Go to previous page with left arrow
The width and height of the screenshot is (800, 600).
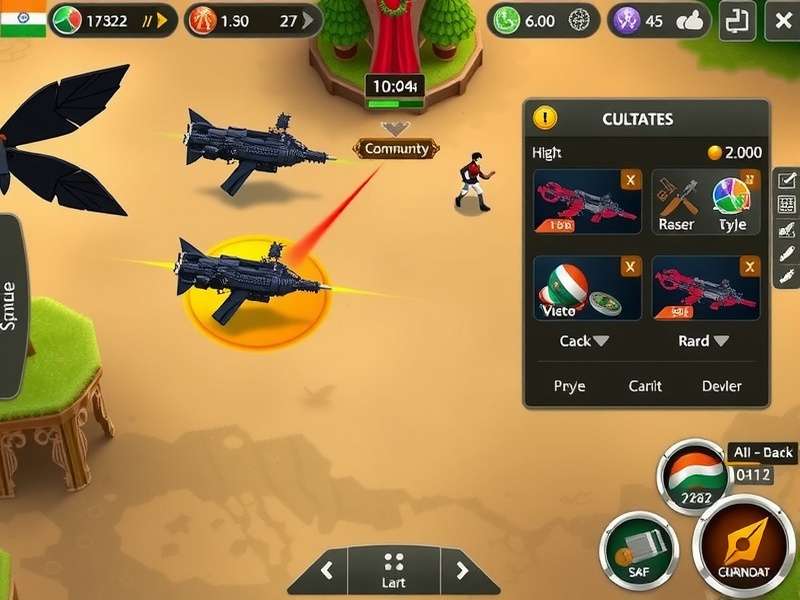tap(326, 571)
